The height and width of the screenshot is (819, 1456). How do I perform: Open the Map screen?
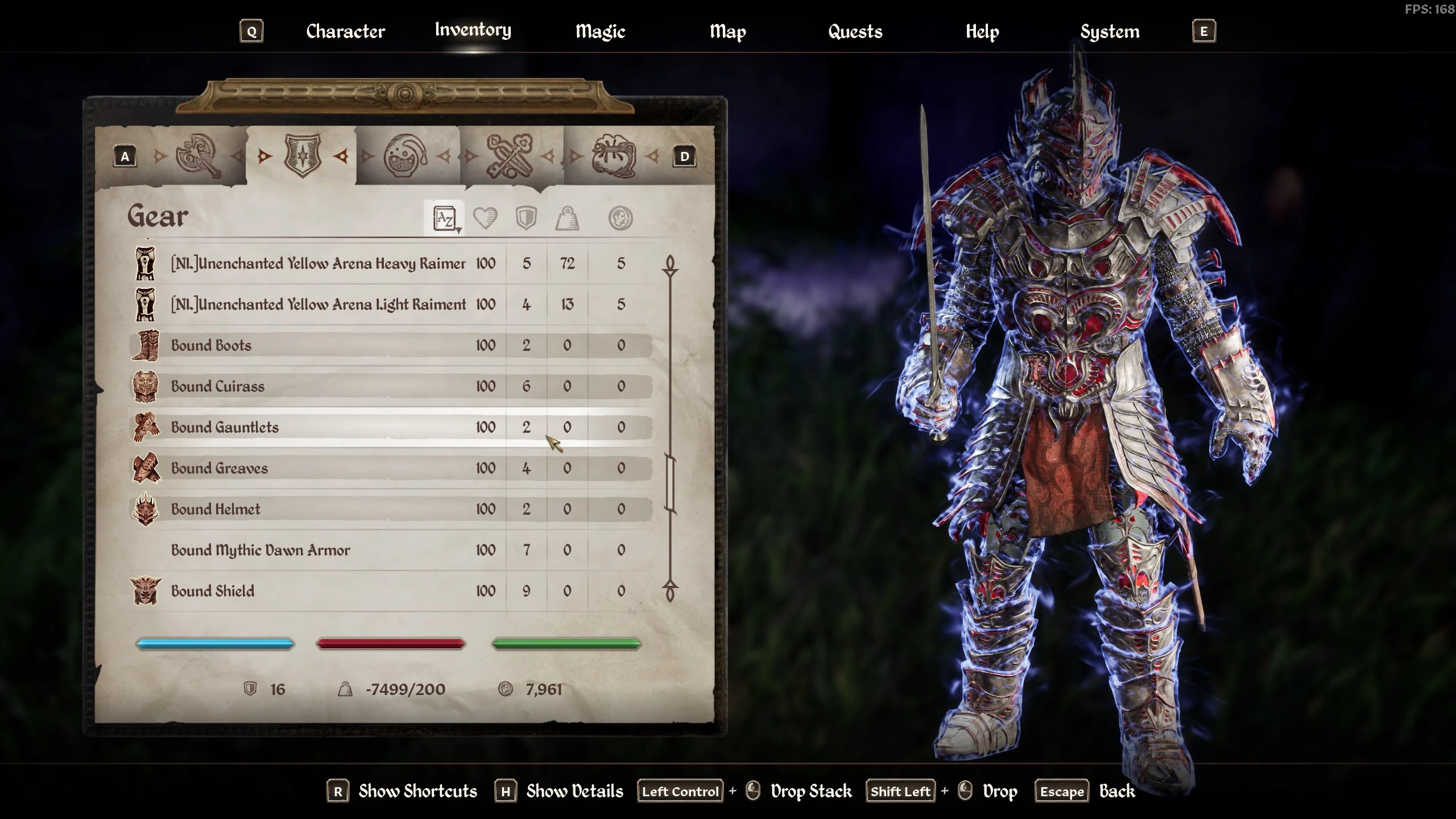pos(727,31)
